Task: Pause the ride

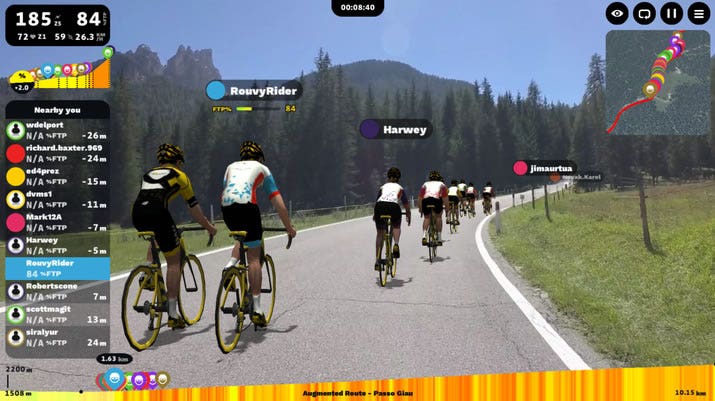Action: 671,14
